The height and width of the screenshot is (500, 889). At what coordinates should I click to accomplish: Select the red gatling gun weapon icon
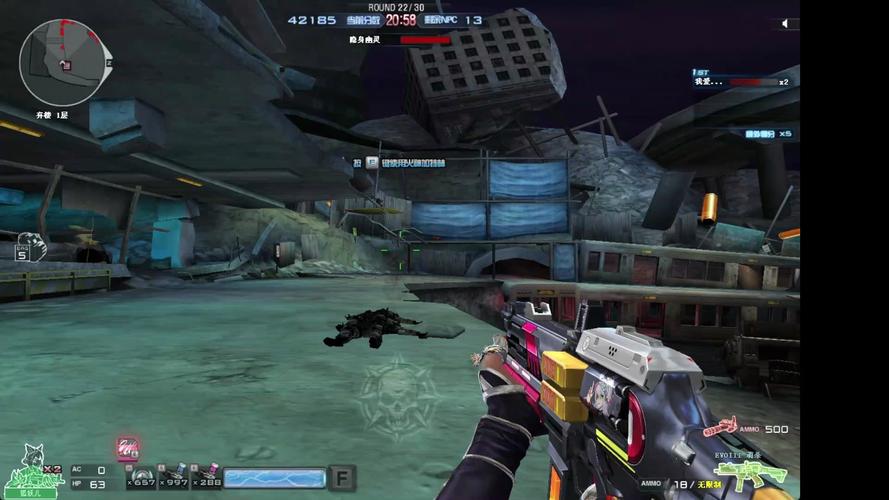click(x=720, y=429)
